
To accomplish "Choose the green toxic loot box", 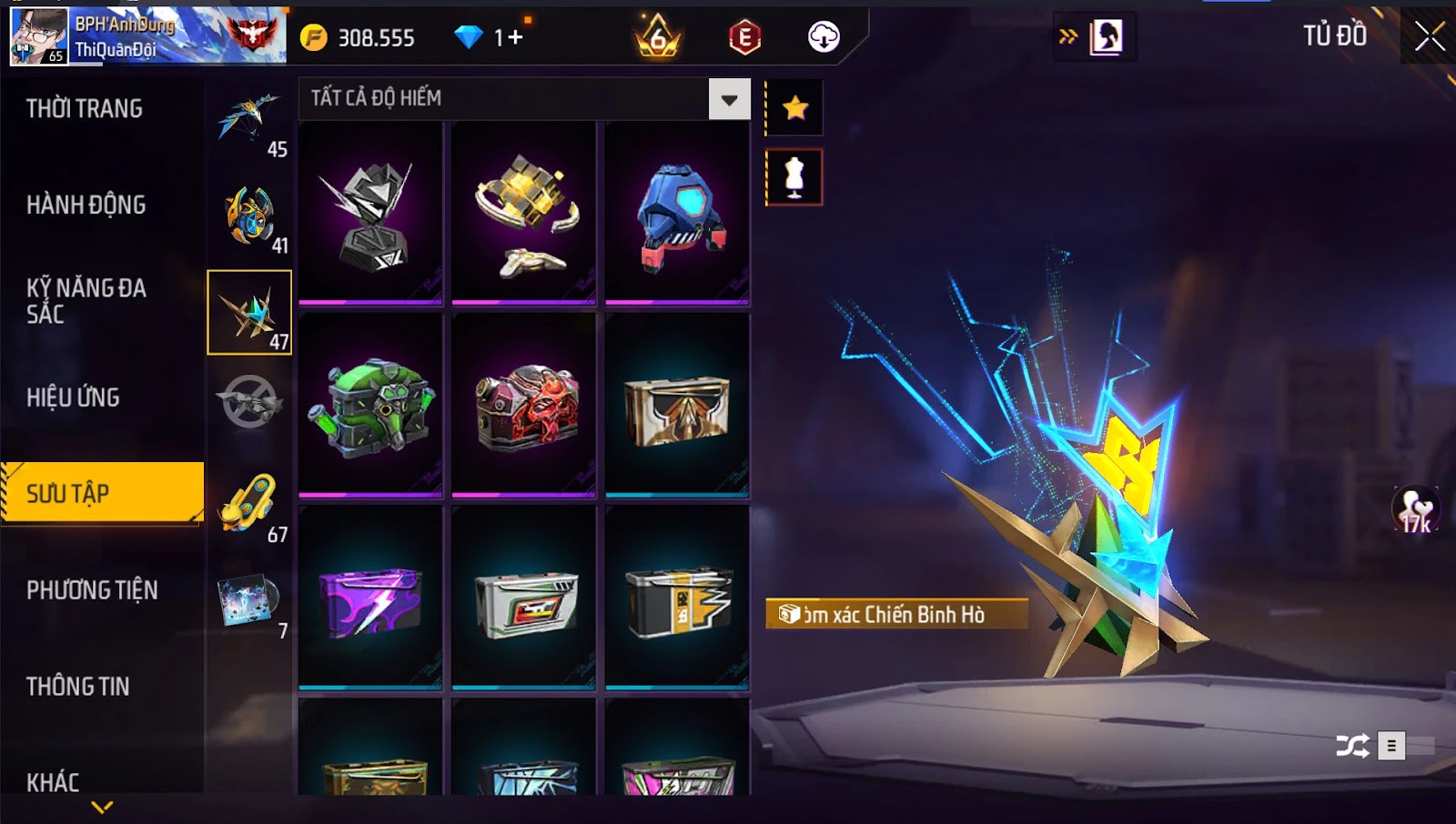I will 370,407.
